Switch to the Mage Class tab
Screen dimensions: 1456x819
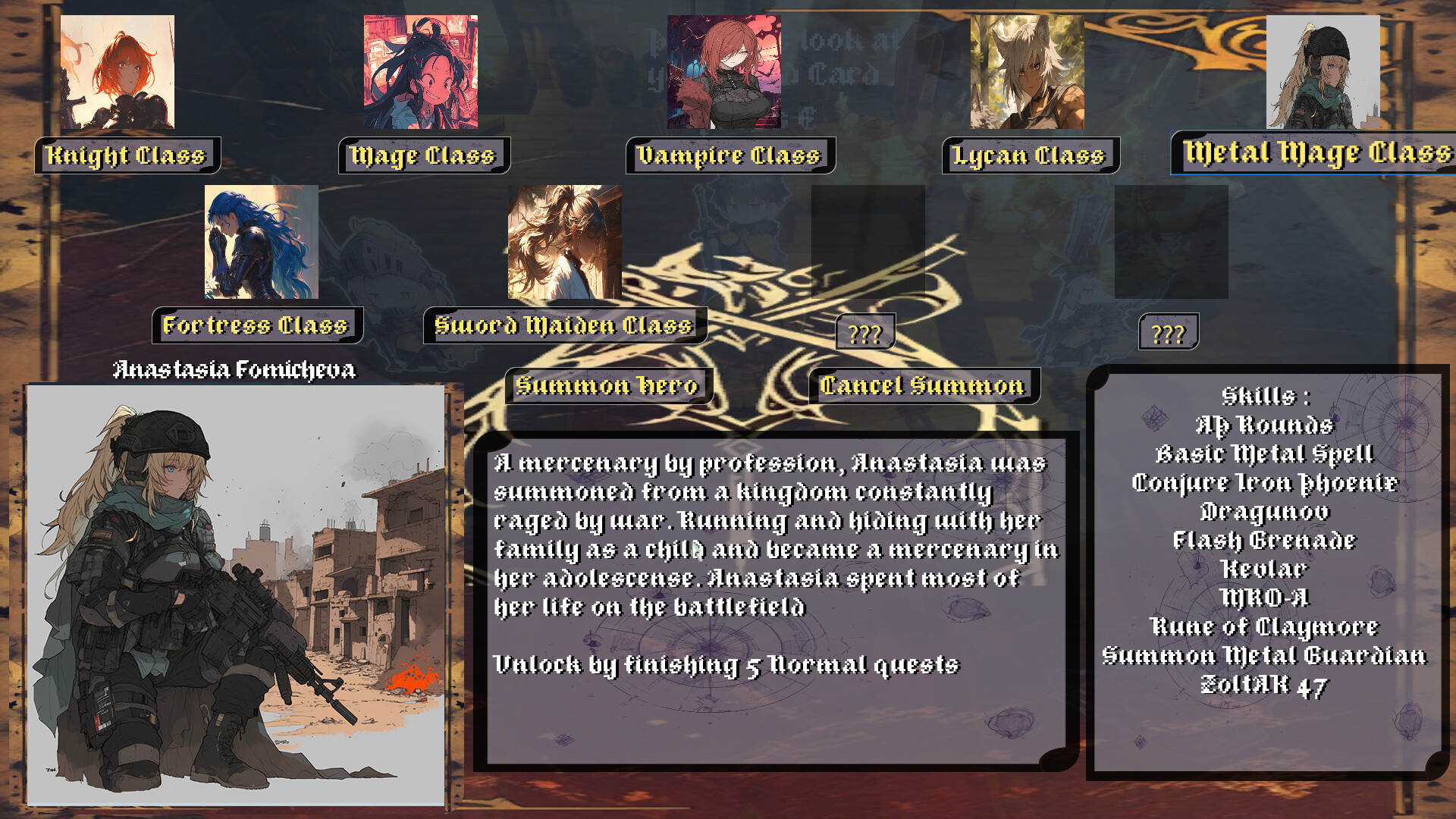tap(422, 155)
